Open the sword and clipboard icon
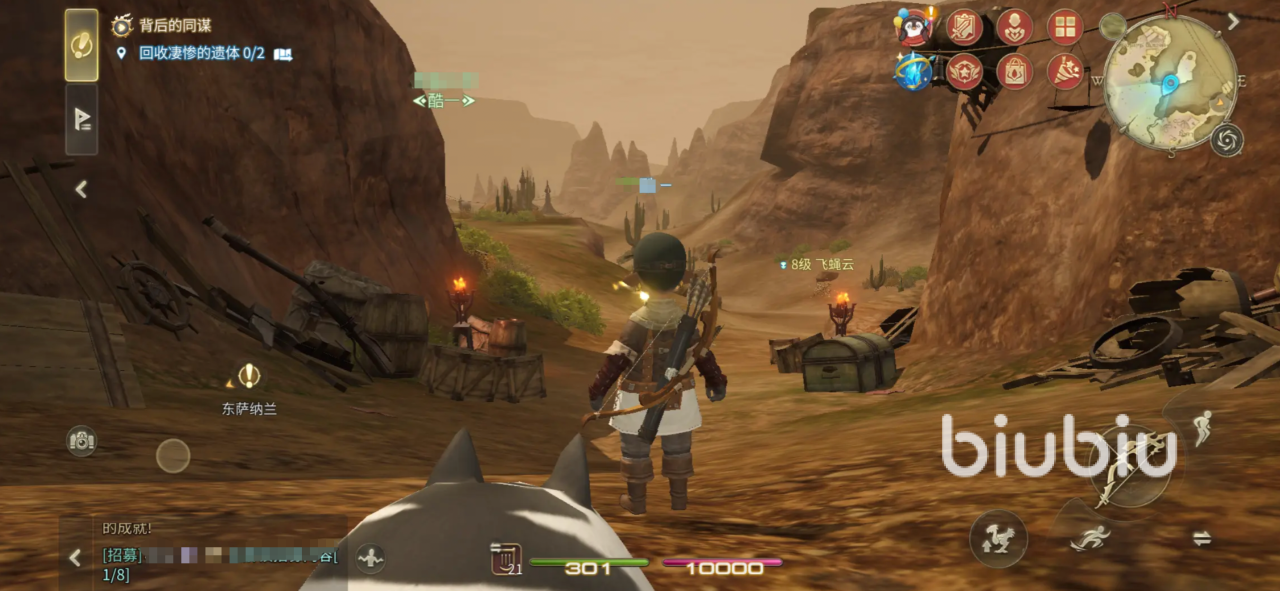This screenshot has height=591, width=1280. point(964,26)
